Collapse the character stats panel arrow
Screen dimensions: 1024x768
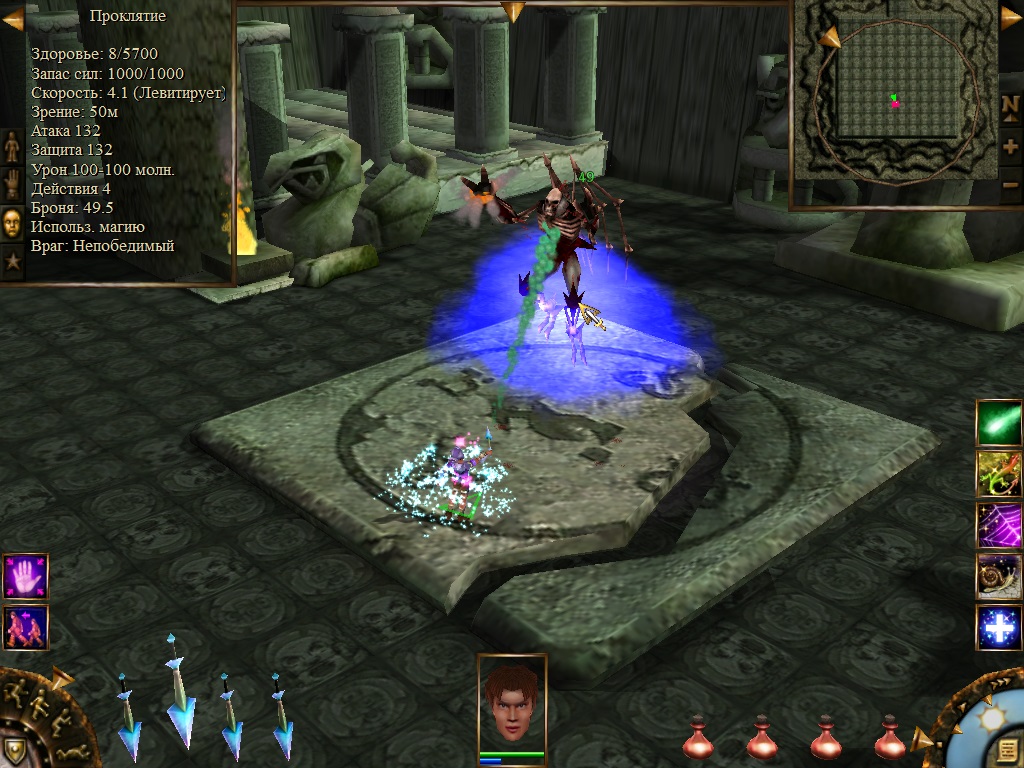pos(13,18)
